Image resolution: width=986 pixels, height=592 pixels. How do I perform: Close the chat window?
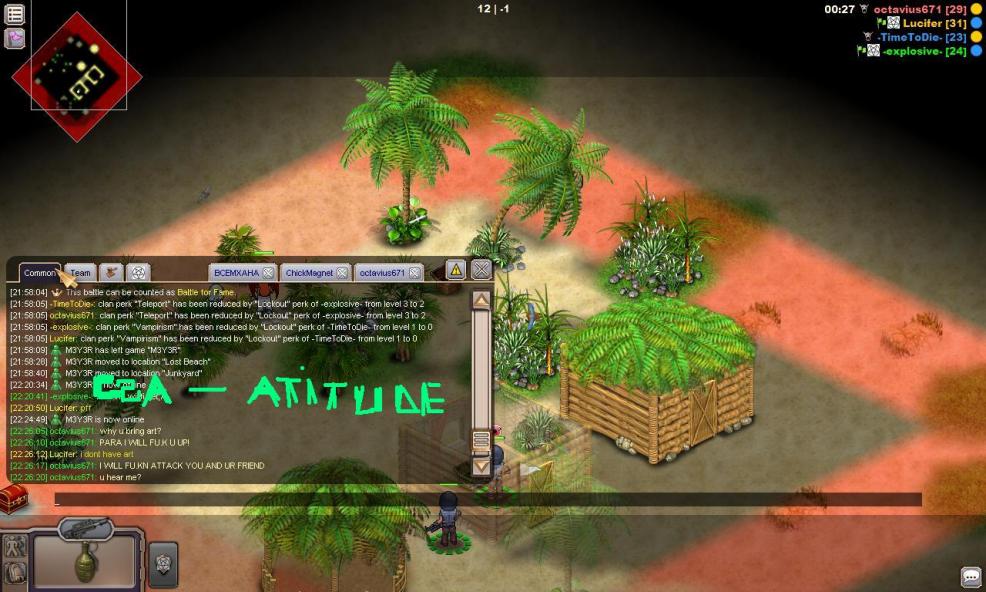482,269
